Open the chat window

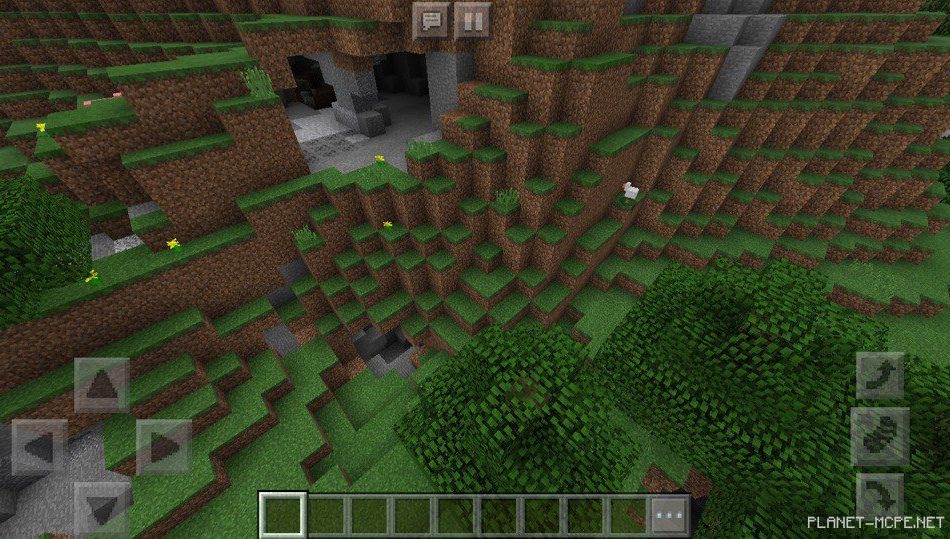(431, 20)
